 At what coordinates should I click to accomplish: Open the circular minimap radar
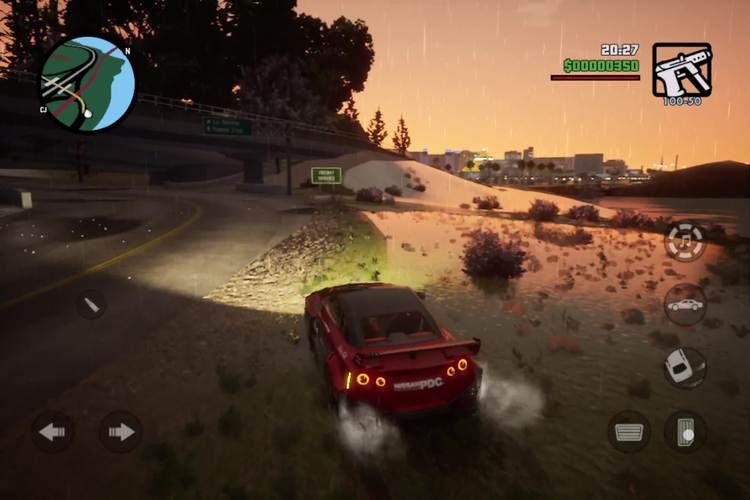87,84
